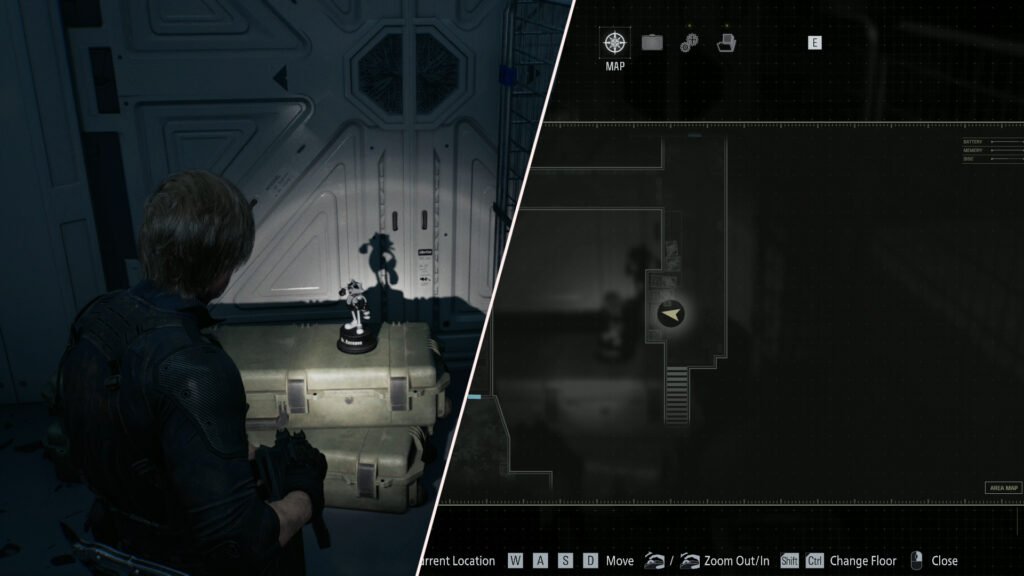Open the attaché case inventory tab

click(652, 42)
